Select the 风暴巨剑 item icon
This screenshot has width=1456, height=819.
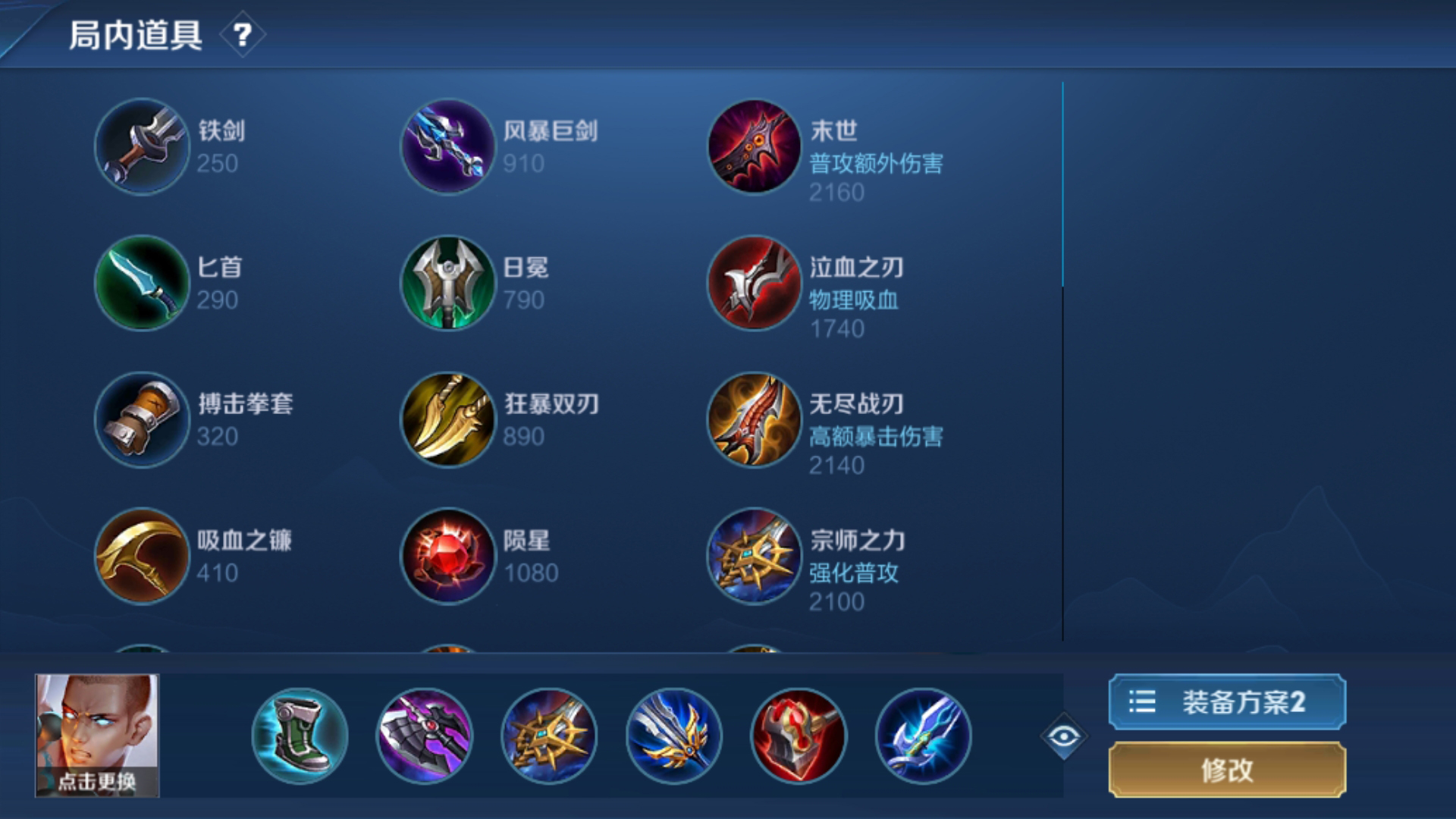[447, 147]
